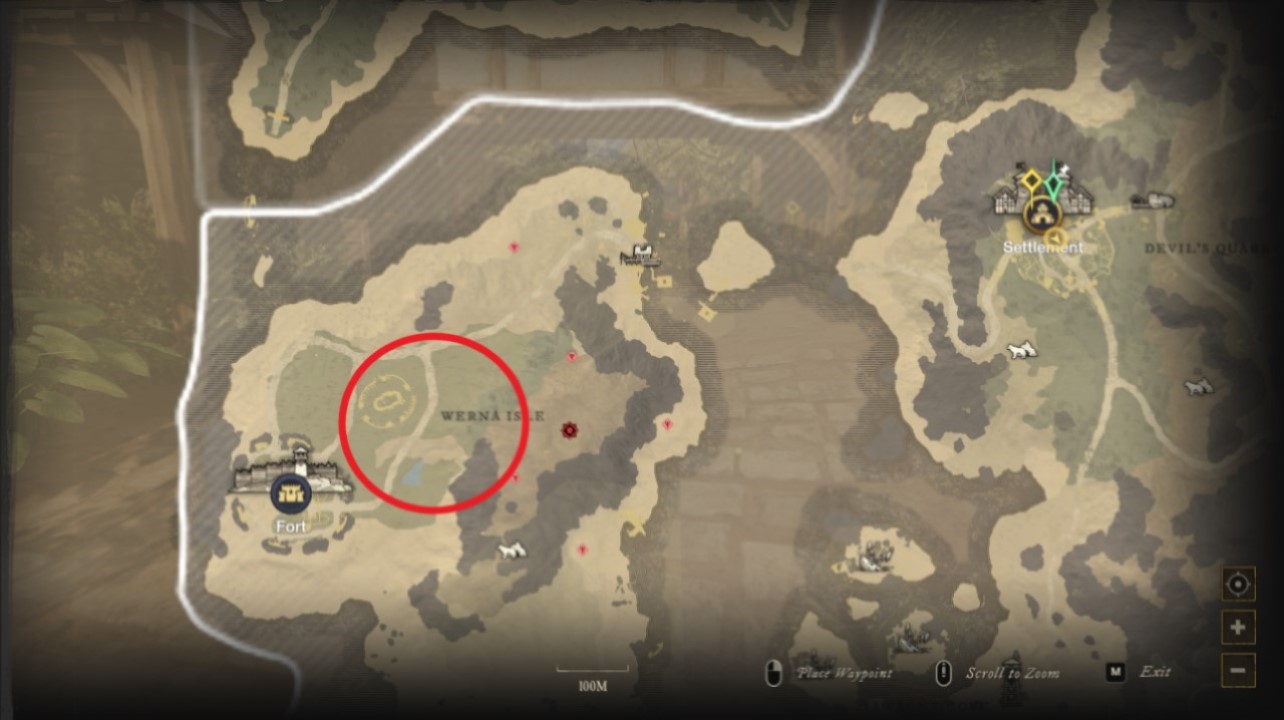Viewport: 1284px width, 720px height.
Task: Select the player direction marker beside Settlement
Action: pos(1055,237)
